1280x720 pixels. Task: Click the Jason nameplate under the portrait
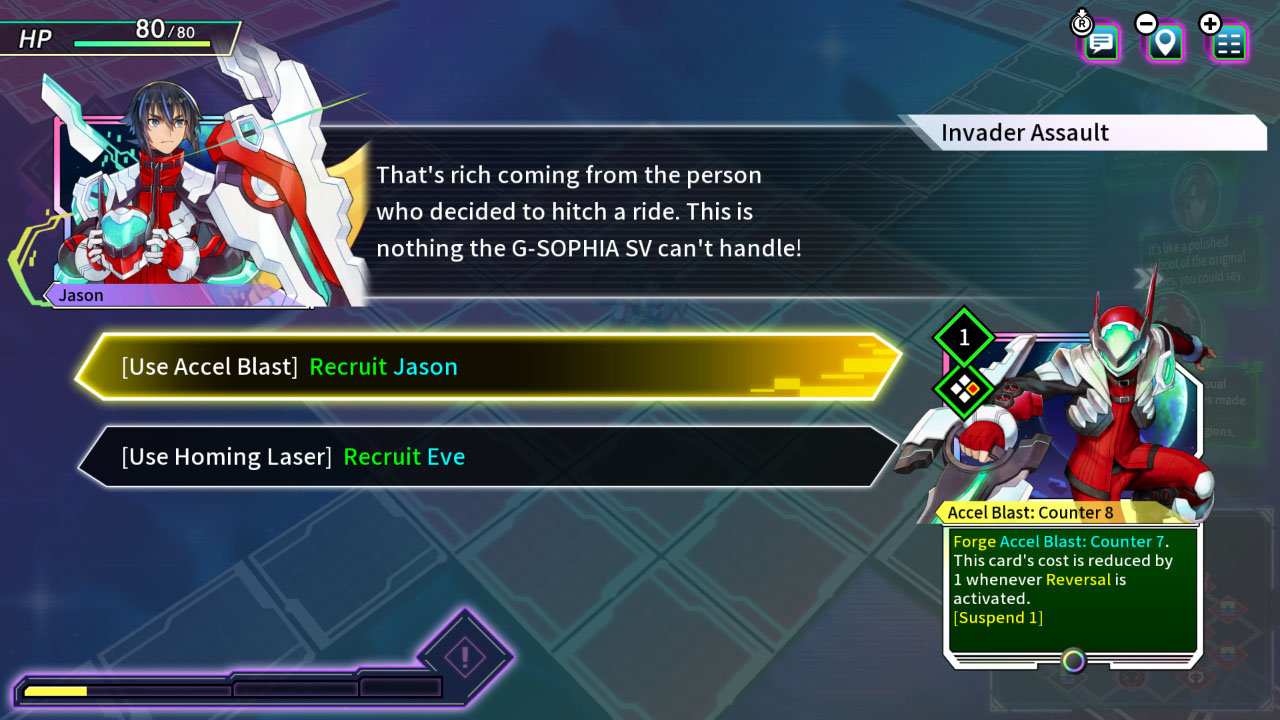point(80,295)
